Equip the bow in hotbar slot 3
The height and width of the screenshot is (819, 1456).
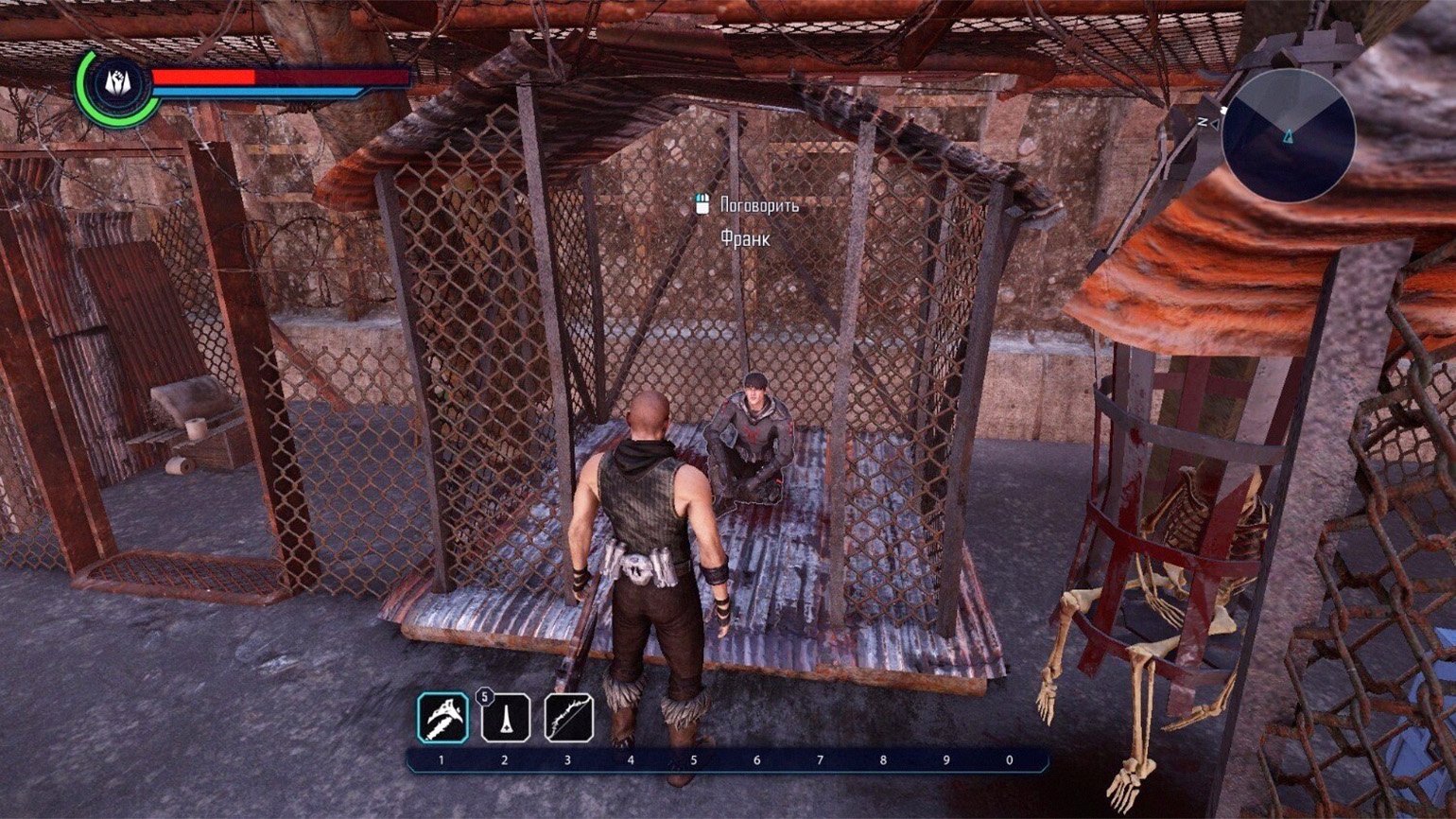coord(569,718)
